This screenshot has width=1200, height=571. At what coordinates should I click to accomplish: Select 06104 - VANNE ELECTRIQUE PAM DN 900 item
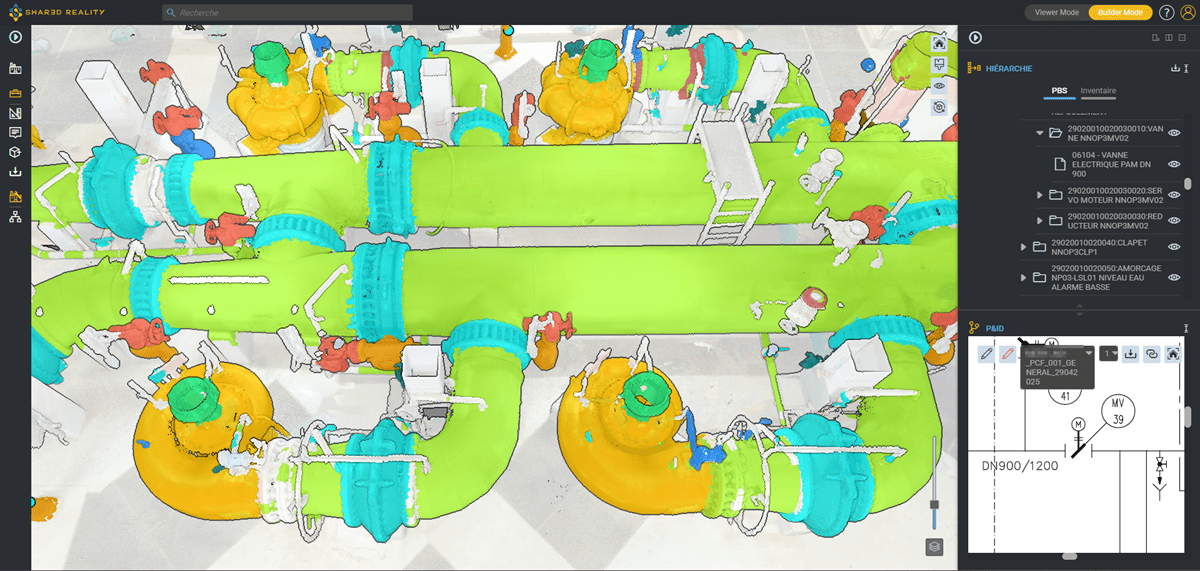[x=1111, y=162]
